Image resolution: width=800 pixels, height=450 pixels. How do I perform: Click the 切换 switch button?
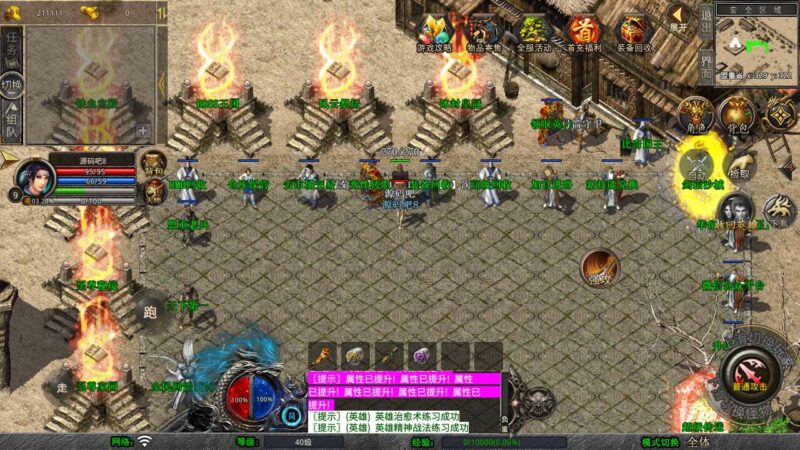click(x=11, y=86)
